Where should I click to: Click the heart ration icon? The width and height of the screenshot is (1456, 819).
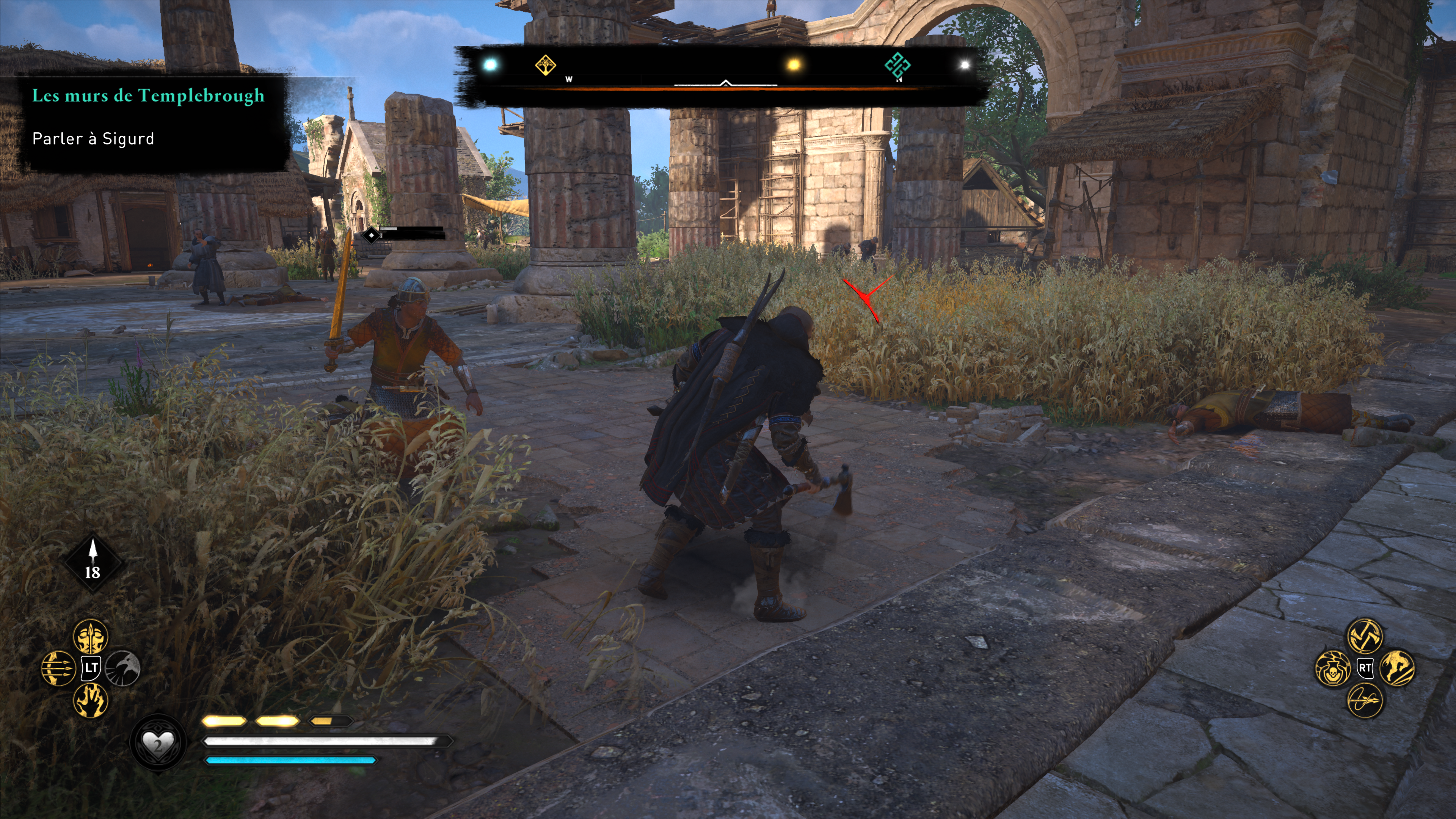click(158, 743)
